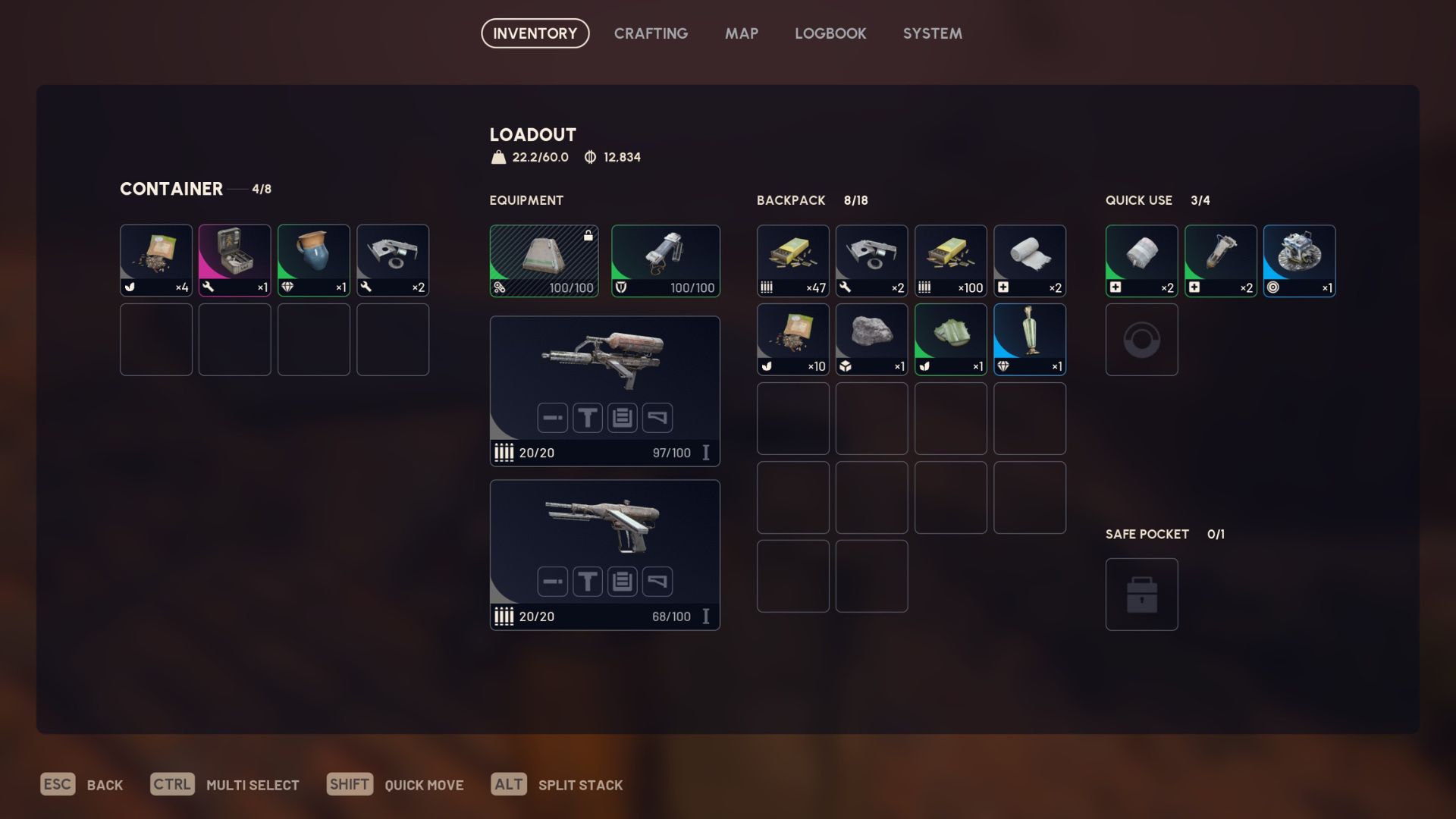
Task: Open the Map tab
Action: [x=741, y=33]
